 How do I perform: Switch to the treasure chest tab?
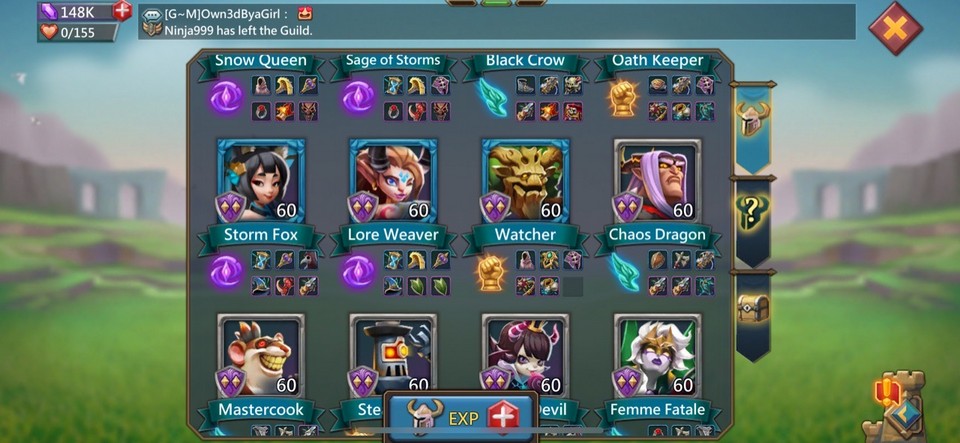(x=753, y=310)
